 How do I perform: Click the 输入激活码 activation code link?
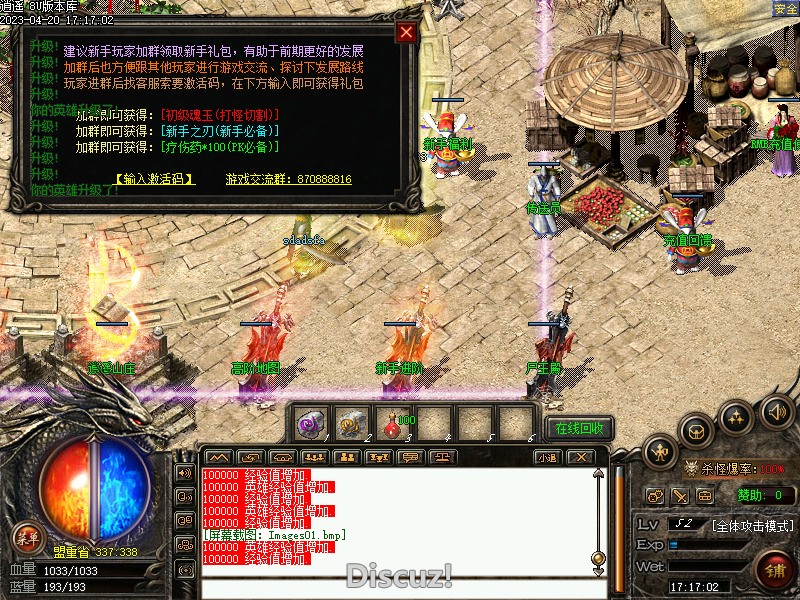click(154, 179)
